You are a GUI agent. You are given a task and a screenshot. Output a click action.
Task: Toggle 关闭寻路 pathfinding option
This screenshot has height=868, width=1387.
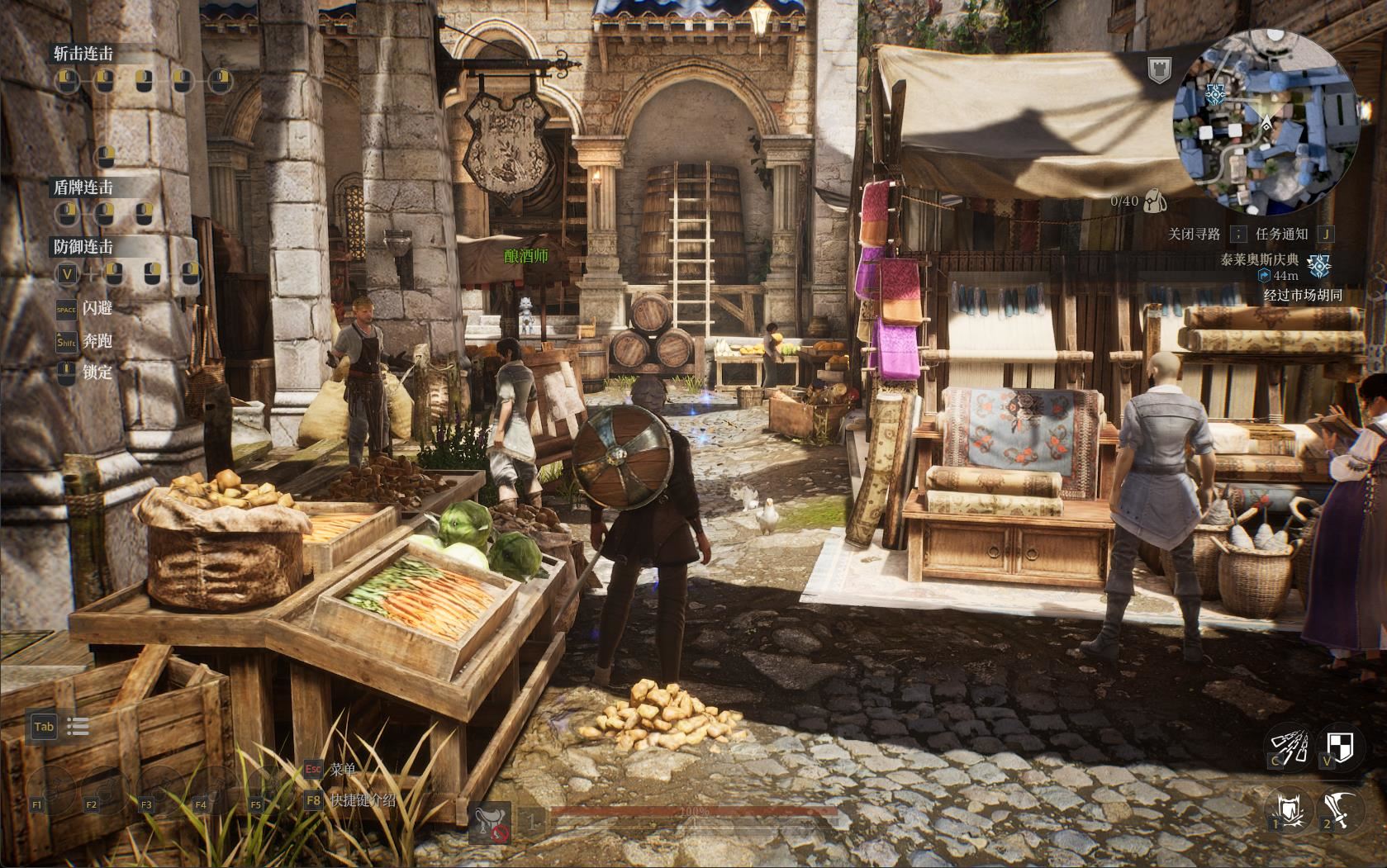1194,234
